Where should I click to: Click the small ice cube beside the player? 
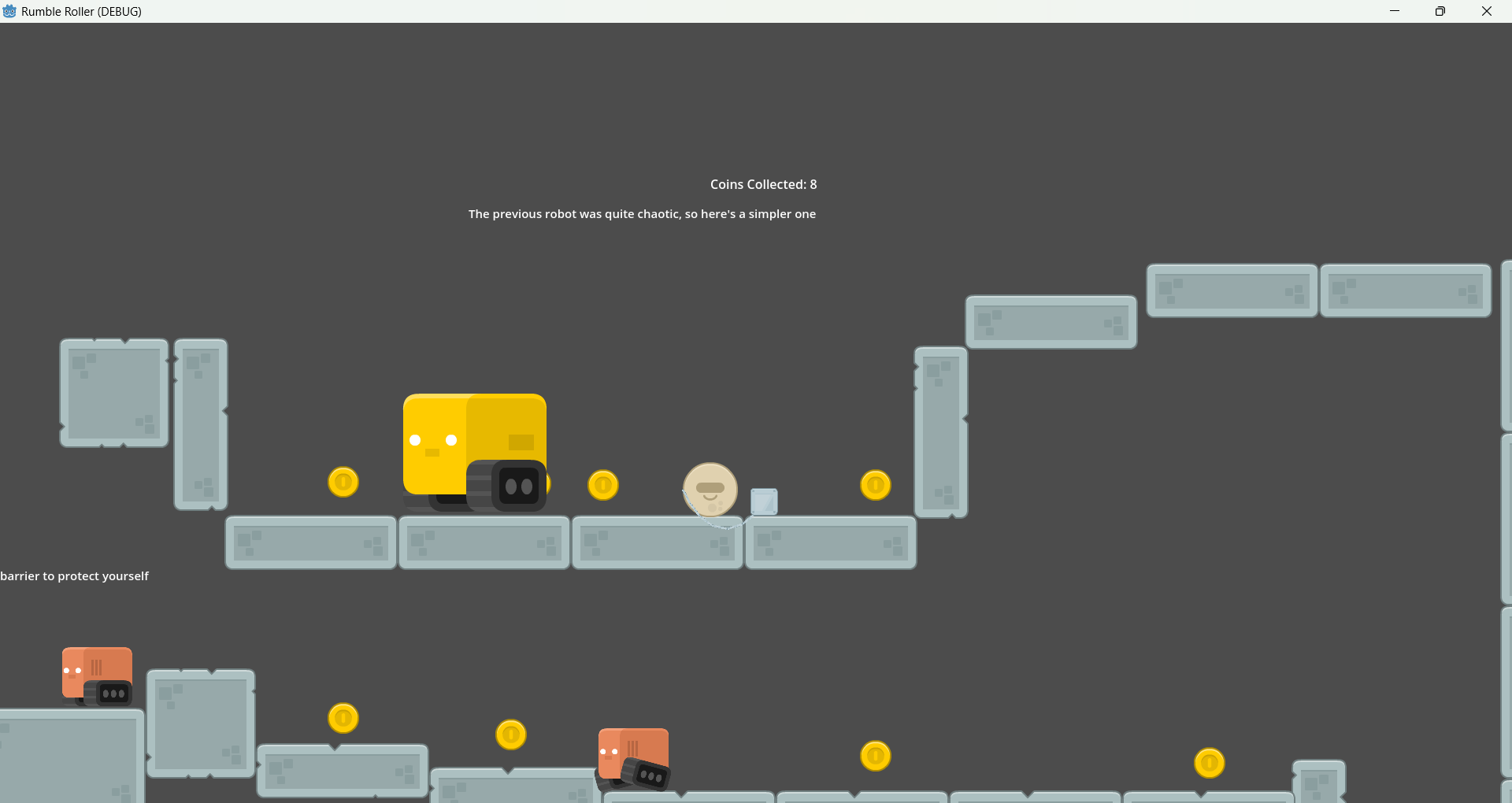764,501
